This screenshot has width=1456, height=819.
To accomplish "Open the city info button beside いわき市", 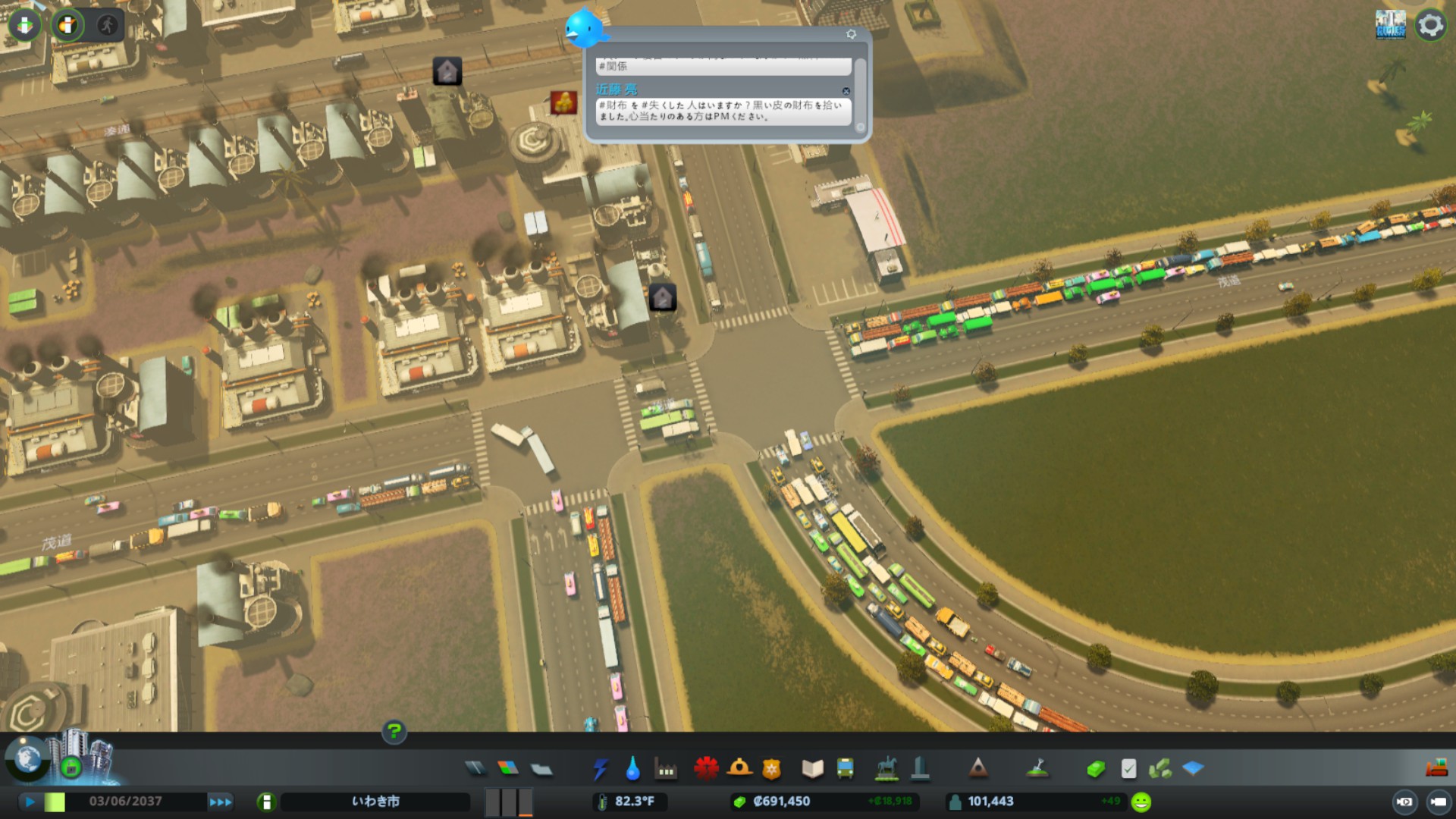I will (266, 802).
